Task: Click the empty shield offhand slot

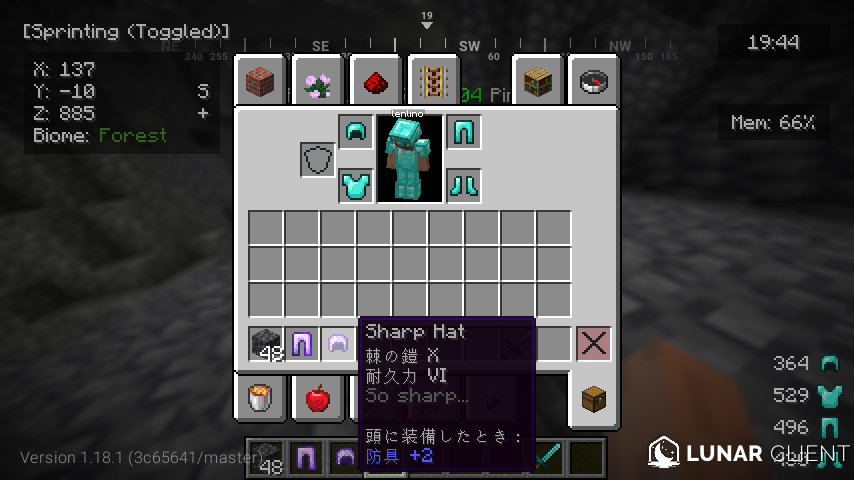Action: tap(318, 159)
